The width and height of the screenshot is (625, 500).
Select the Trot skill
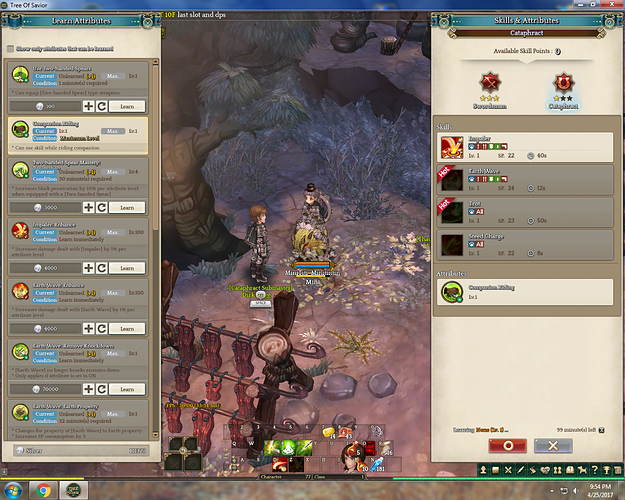(525, 212)
